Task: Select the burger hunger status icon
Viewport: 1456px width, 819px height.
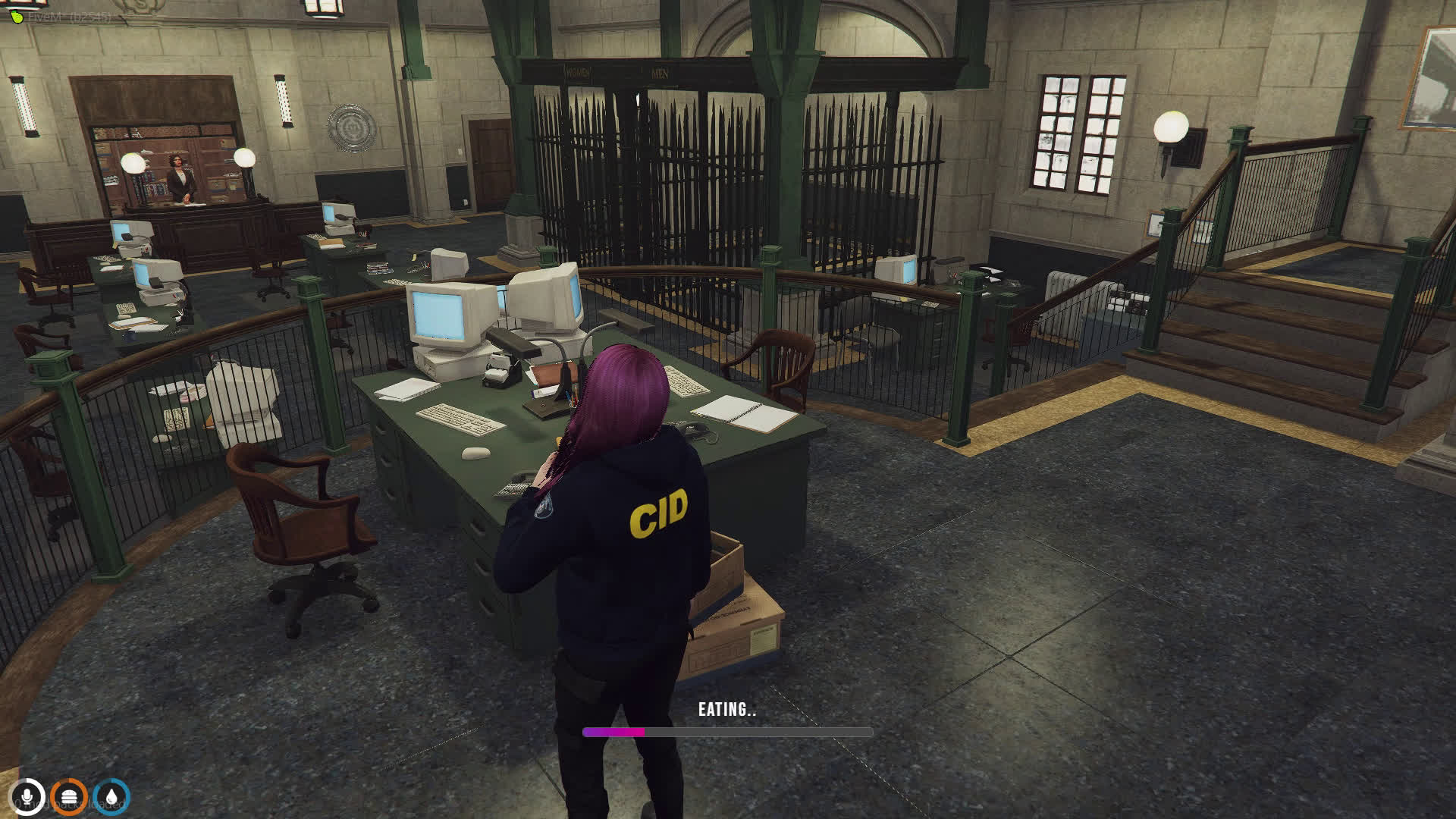Action: tap(70, 797)
